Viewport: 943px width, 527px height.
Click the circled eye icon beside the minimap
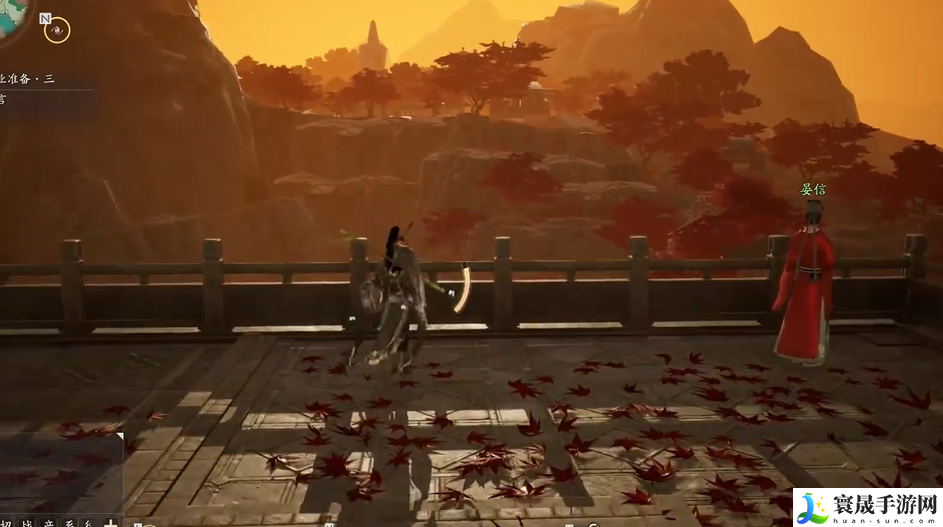(58, 30)
